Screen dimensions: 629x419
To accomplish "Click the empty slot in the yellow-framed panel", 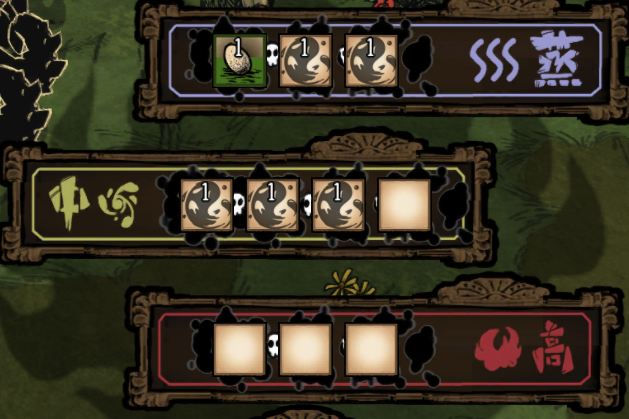I will [404, 205].
